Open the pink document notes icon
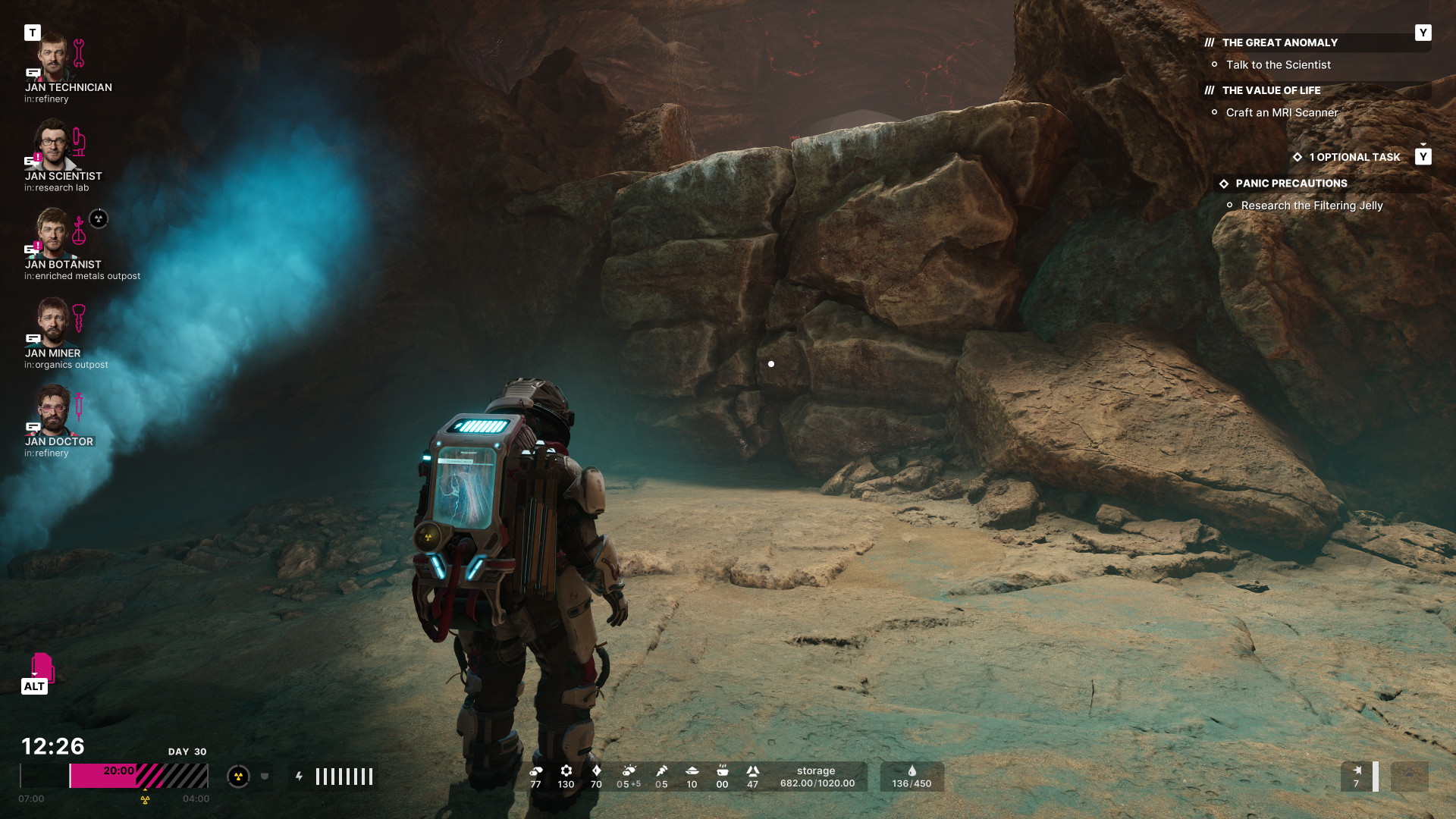This screenshot has width=1456, height=819. (42, 667)
